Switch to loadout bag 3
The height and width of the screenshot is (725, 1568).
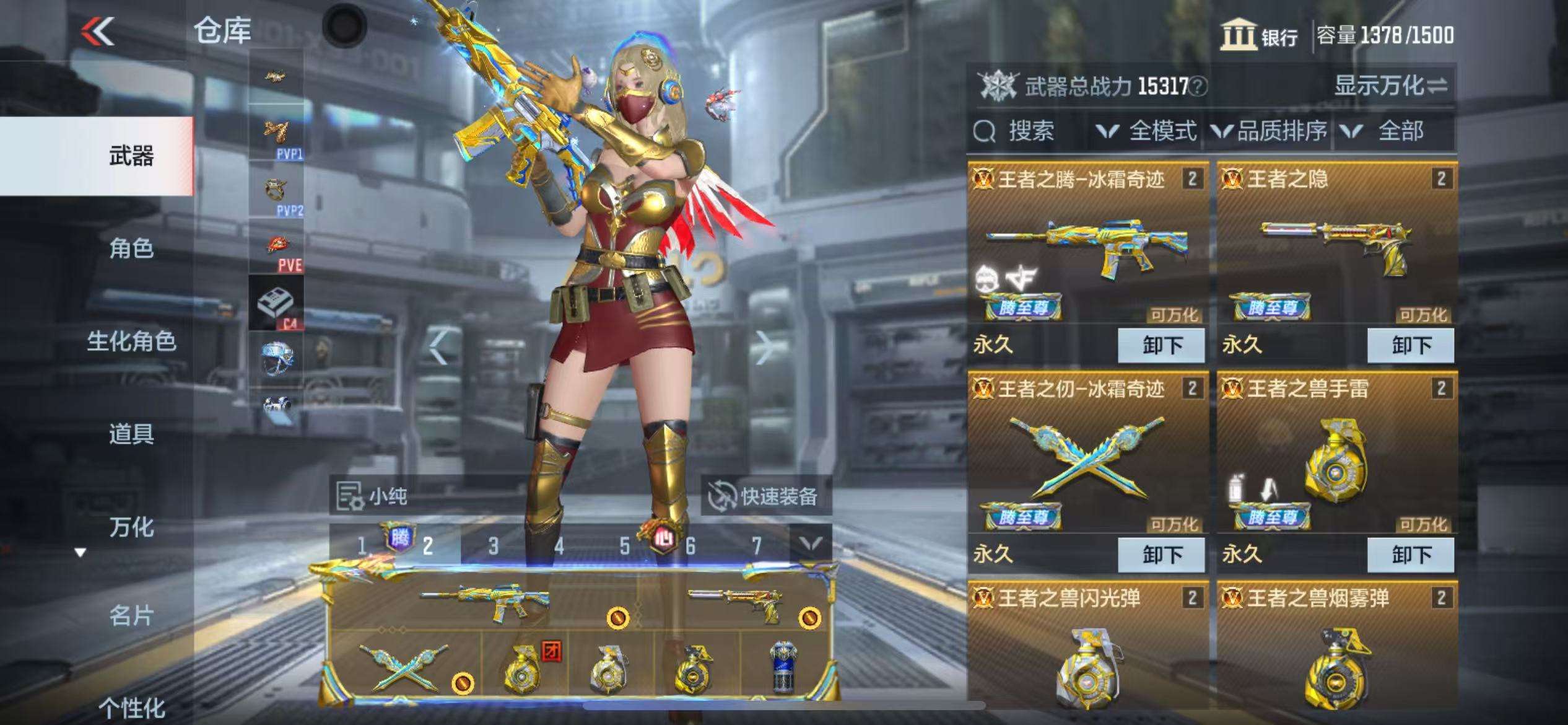tap(493, 546)
